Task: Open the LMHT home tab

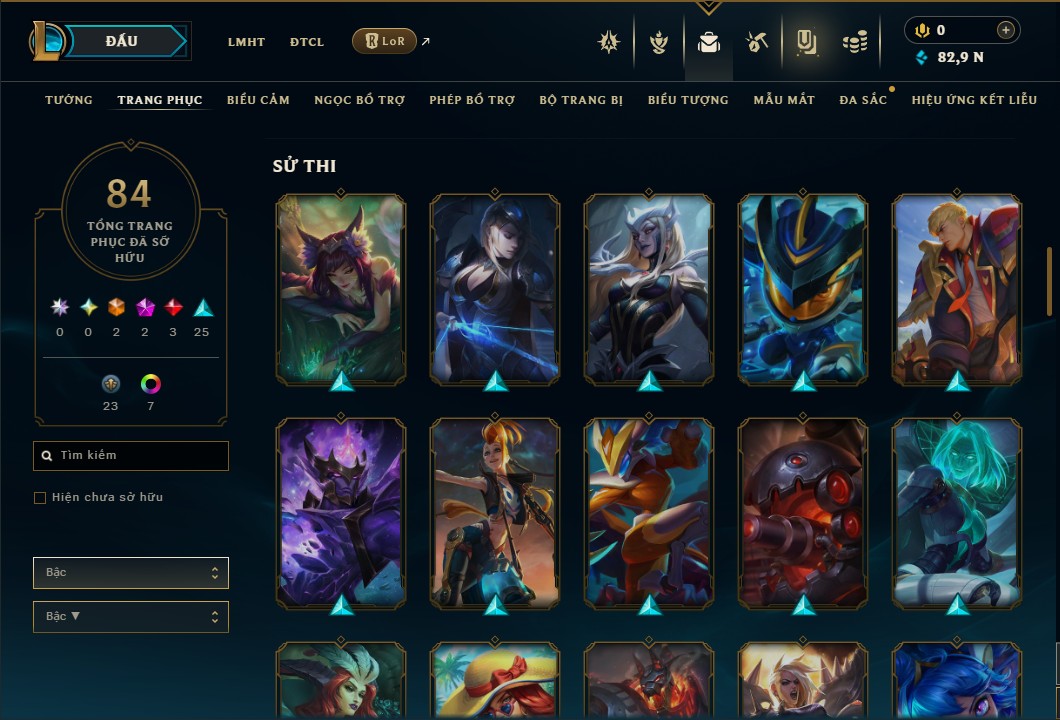Action: [x=246, y=42]
